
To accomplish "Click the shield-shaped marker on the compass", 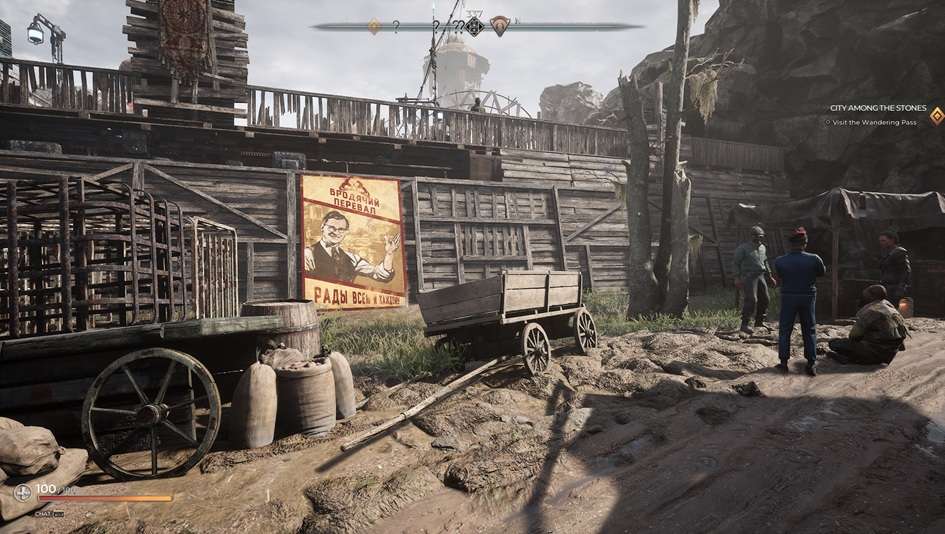I will tap(500, 27).
